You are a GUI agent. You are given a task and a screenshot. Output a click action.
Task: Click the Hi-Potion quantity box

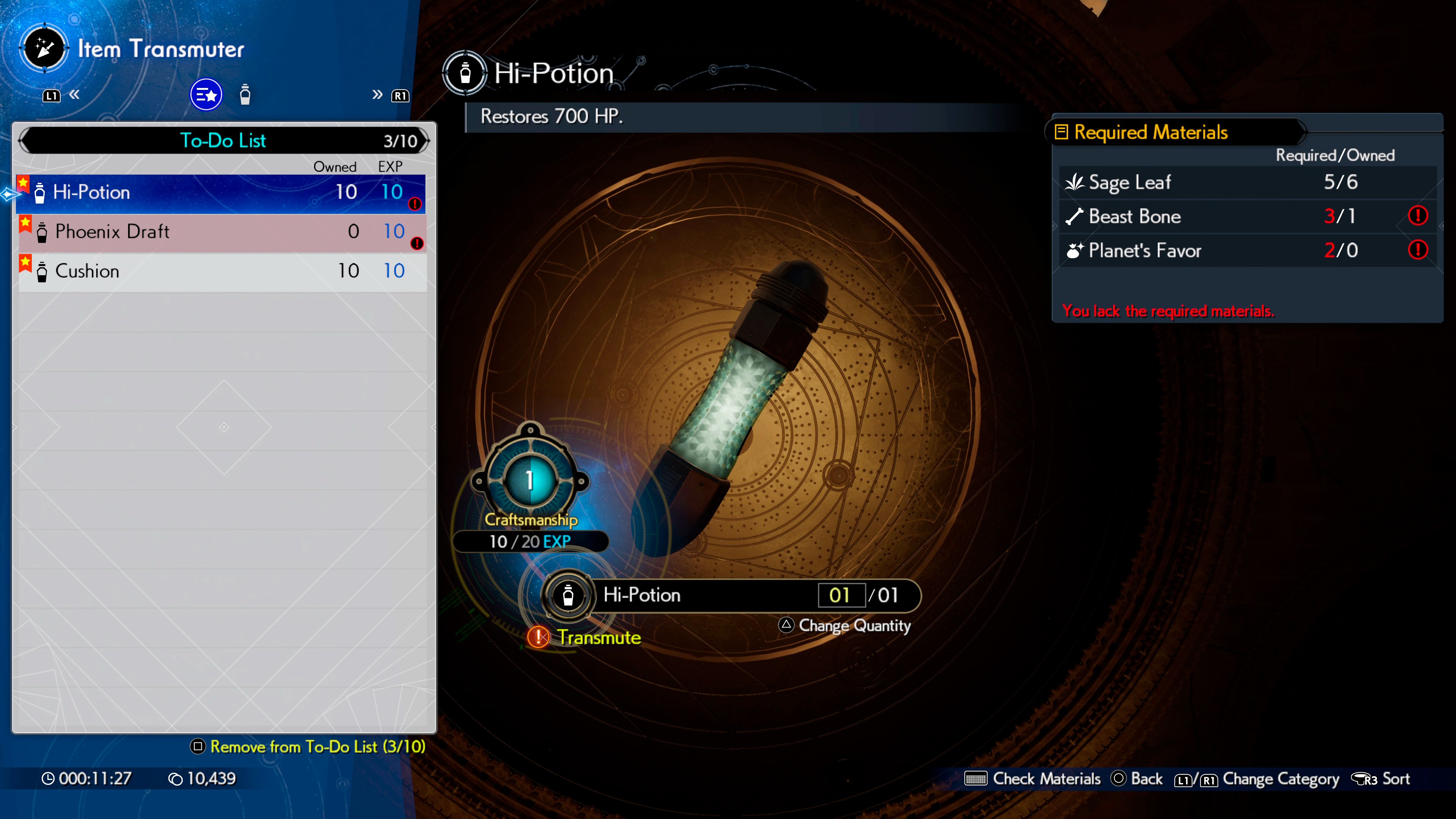coord(841,595)
